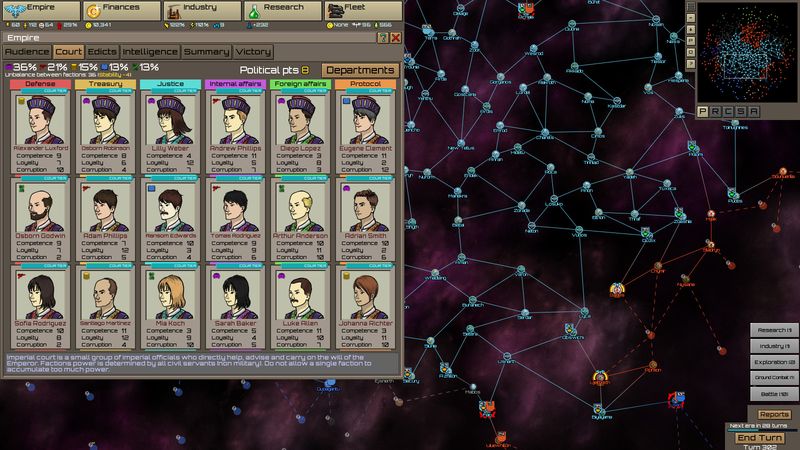This screenshot has height=450, width=800.
Task: Close the Empire window
Action: (395, 37)
